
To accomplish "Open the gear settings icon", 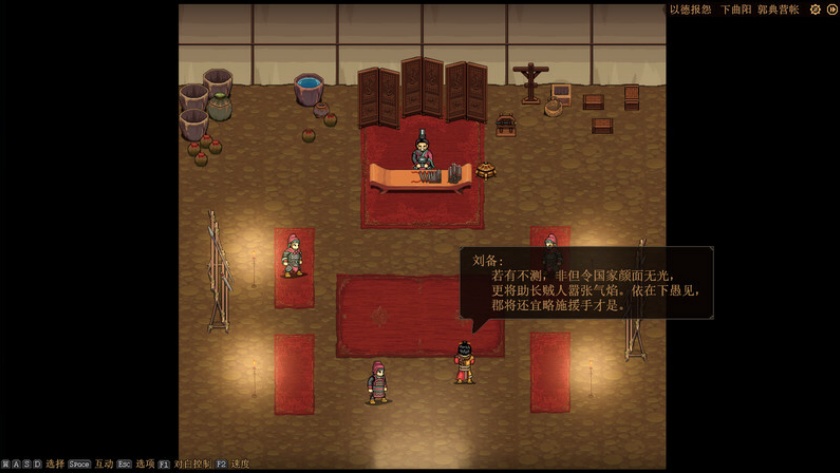I will [x=815, y=9].
